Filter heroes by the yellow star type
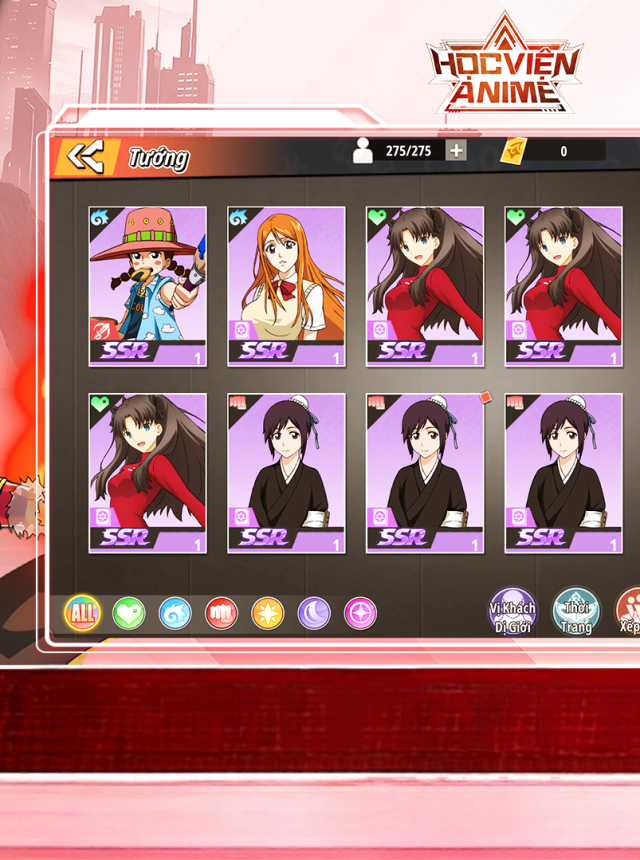The image size is (640, 860). (267, 613)
